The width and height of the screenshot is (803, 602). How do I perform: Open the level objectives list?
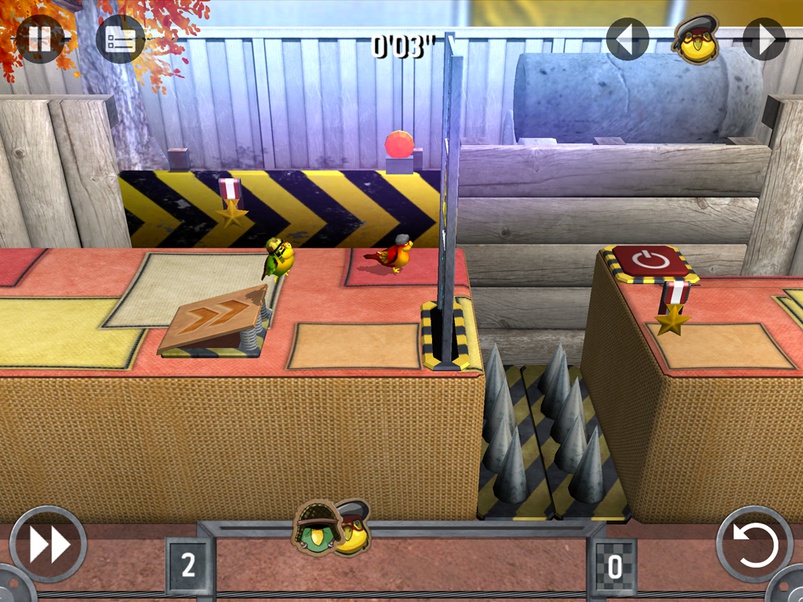120,40
